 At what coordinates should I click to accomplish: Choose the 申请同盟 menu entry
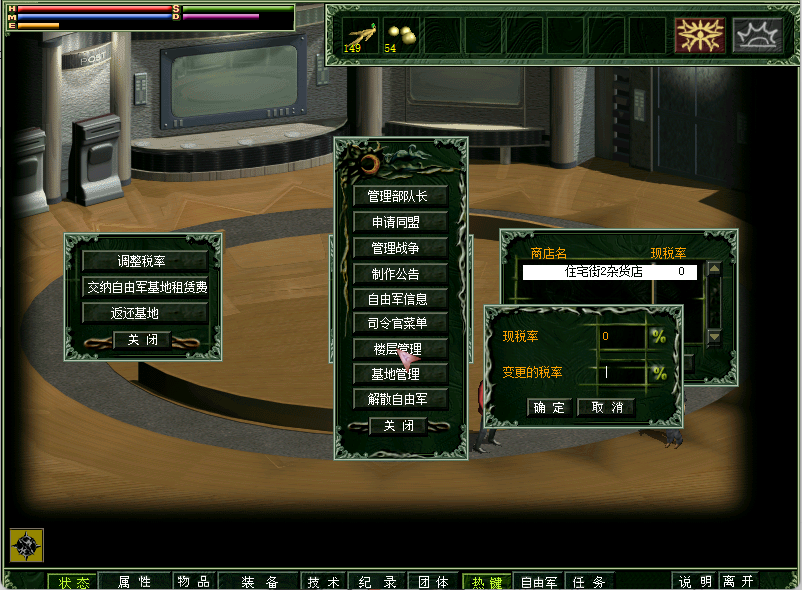pos(400,221)
